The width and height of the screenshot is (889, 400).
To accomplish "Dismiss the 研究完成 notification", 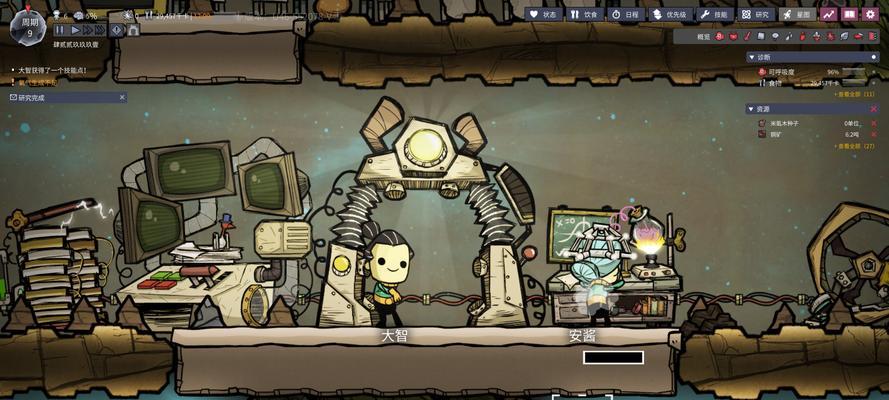I will (x=122, y=97).
